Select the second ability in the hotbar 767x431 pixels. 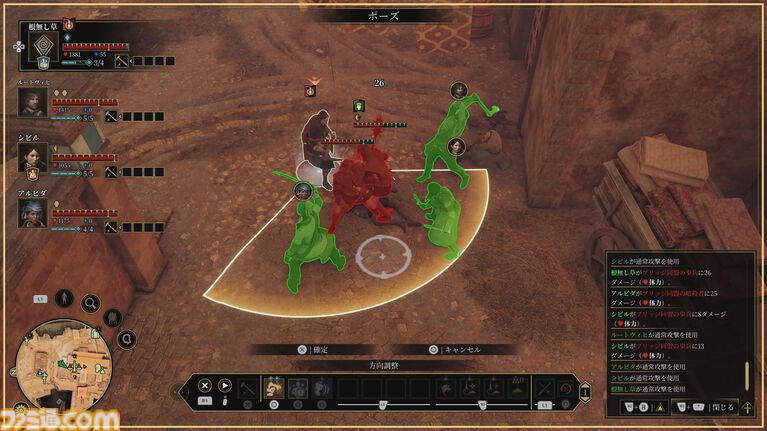297,387
